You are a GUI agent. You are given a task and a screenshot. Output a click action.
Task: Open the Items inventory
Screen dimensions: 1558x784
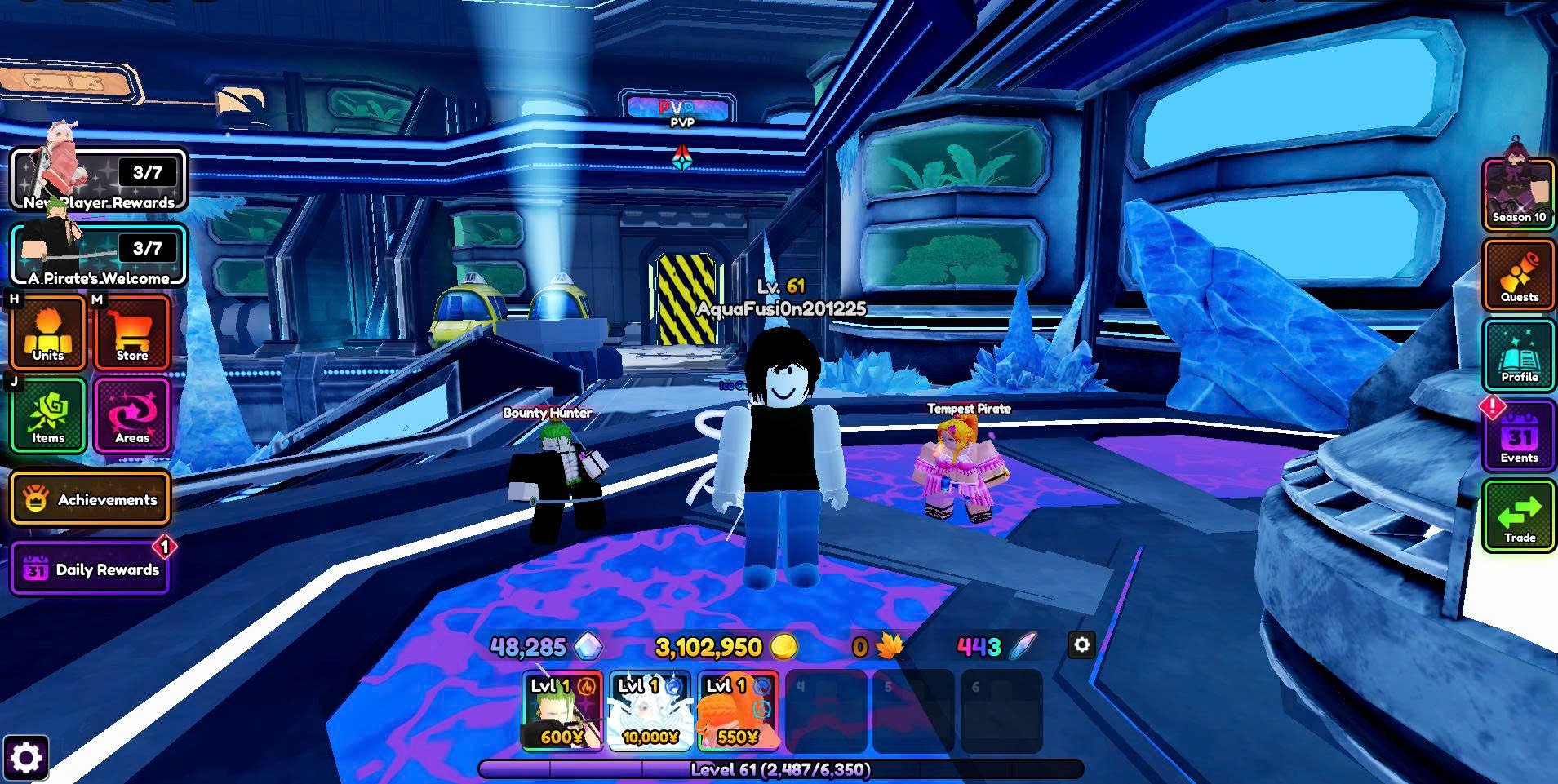[x=48, y=415]
